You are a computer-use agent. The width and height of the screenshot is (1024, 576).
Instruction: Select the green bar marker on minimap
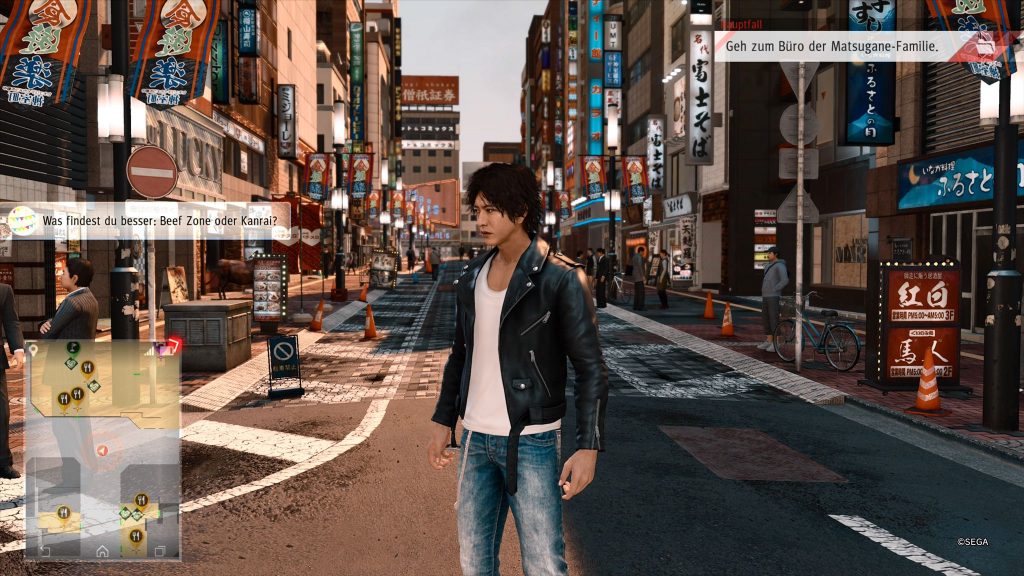[x=73, y=347]
